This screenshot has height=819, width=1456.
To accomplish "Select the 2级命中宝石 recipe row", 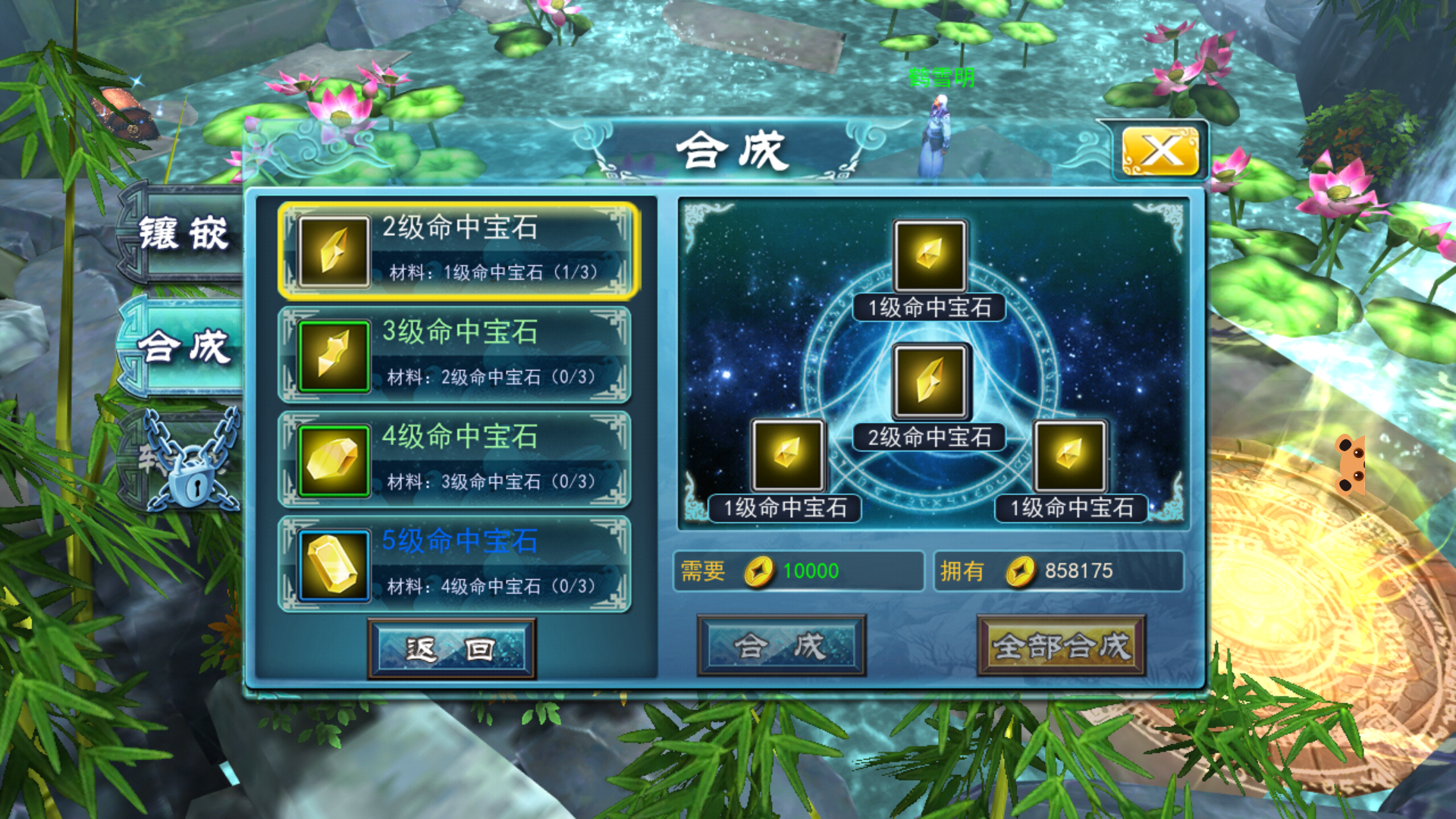I will tap(457, 251).
